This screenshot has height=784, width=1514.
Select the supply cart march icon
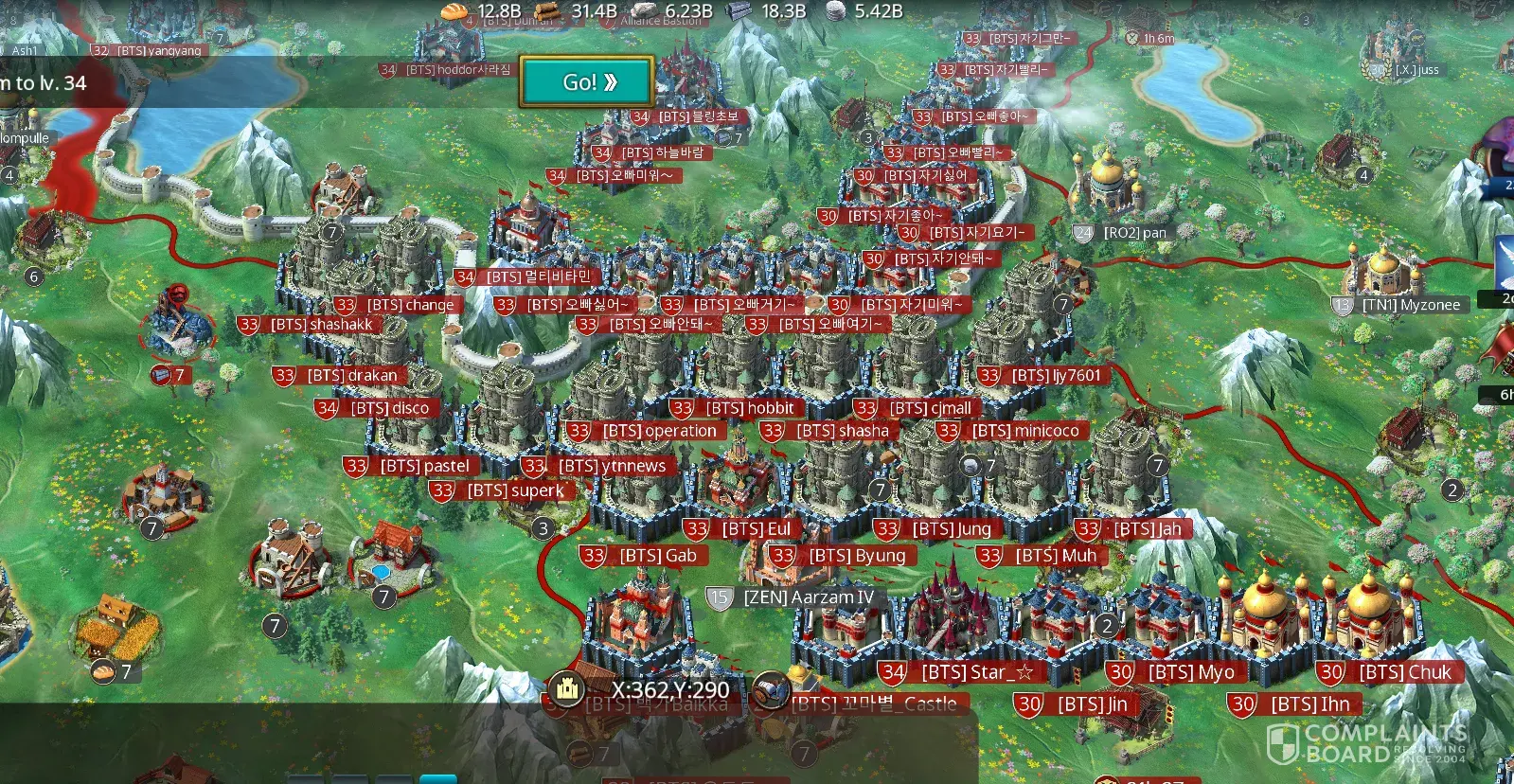click(772, 691)
